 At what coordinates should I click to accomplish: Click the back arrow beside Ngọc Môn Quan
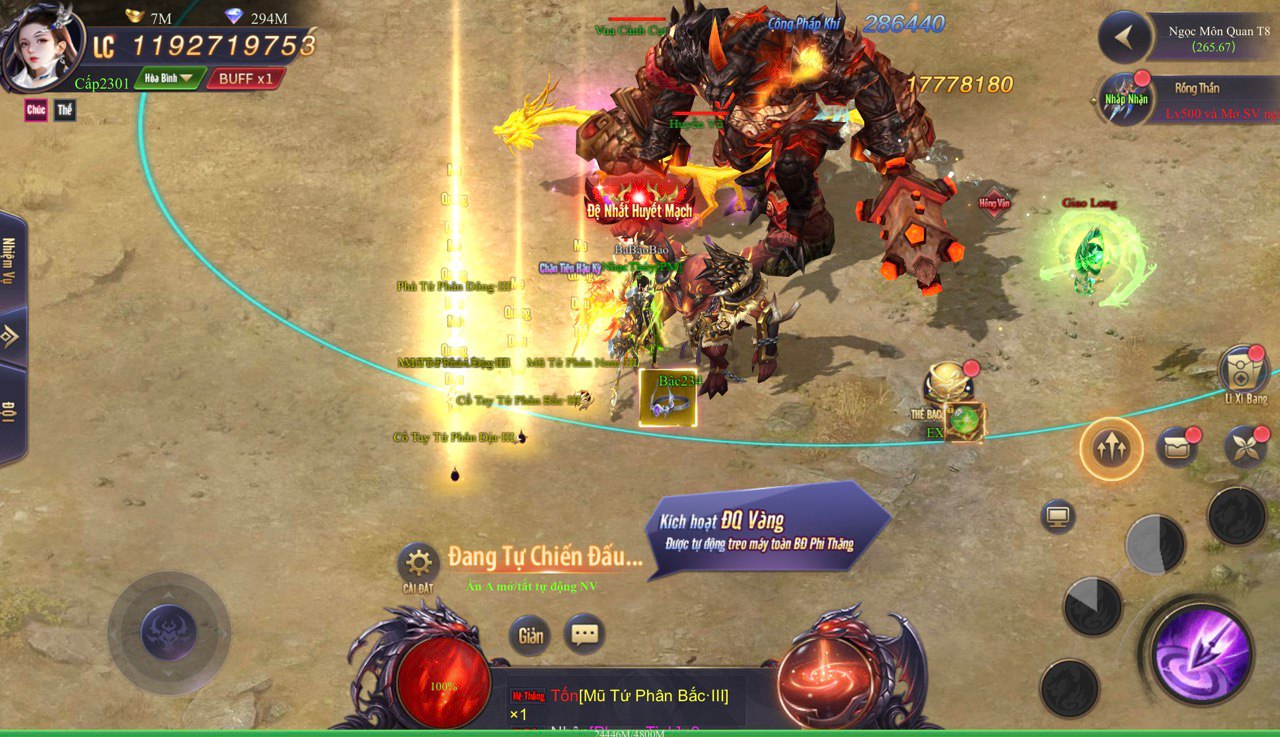click(1125, 38)
